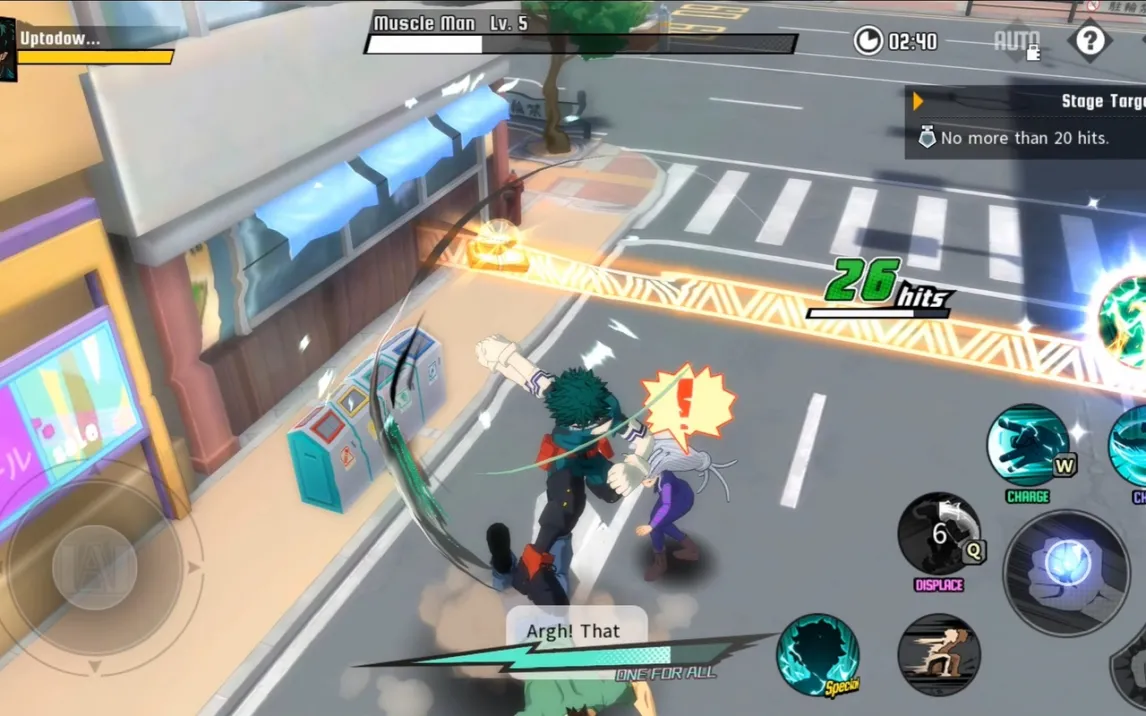Toggle the locked AUTO battle button
The width and height of the screenshot is (1146, 716).
pyautogui.click(x=1016, y=42)
